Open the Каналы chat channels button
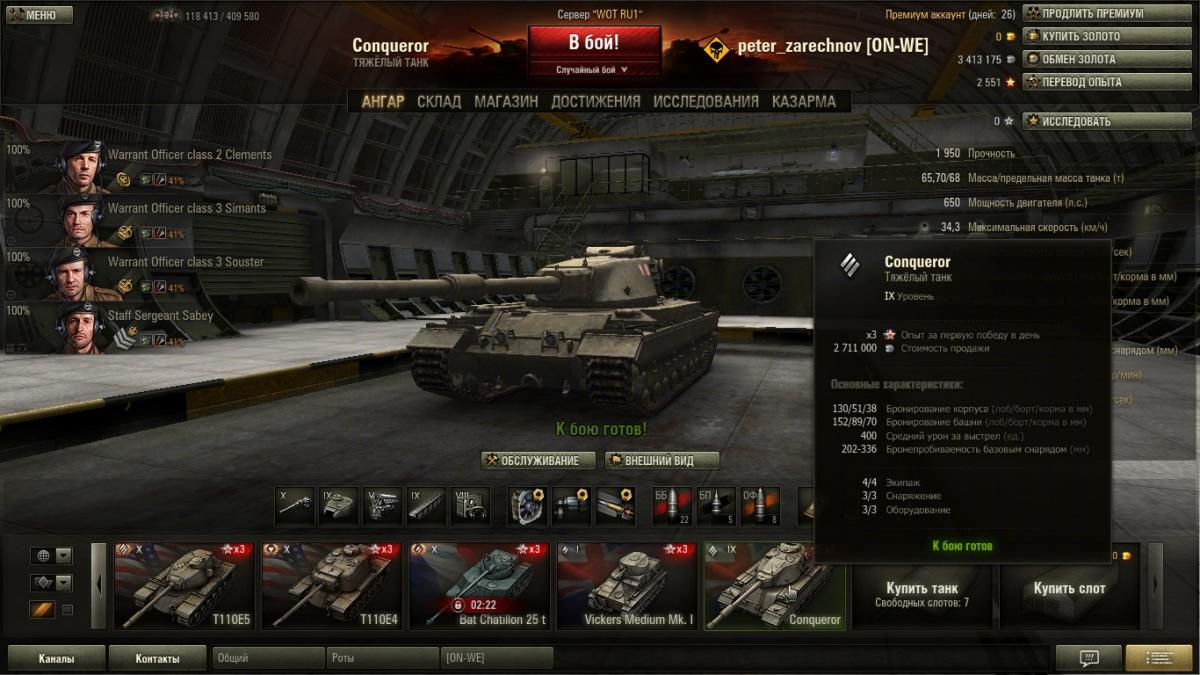 56,659
